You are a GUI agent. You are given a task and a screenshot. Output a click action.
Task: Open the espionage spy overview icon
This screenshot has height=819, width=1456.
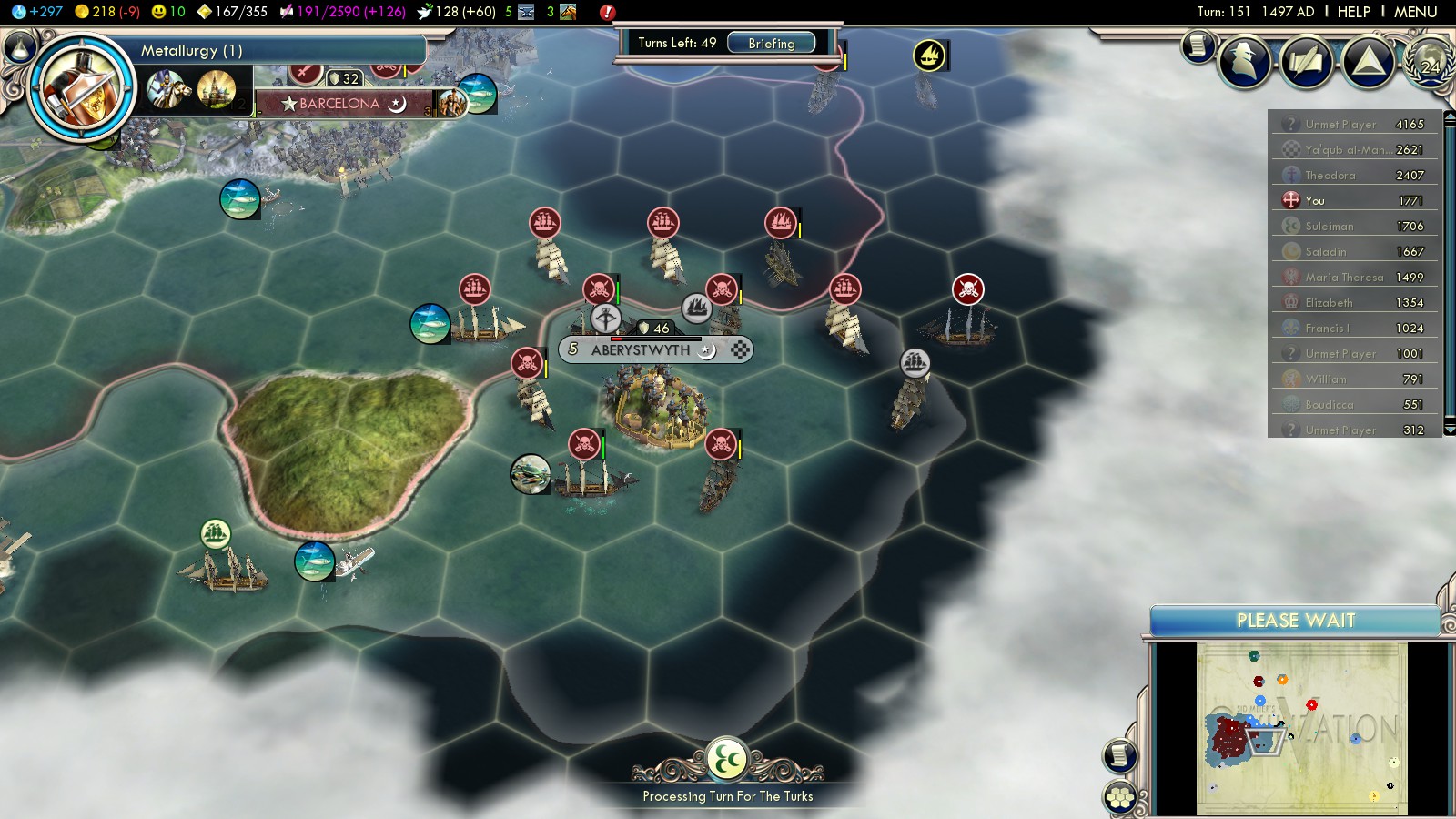(1244, 61)
